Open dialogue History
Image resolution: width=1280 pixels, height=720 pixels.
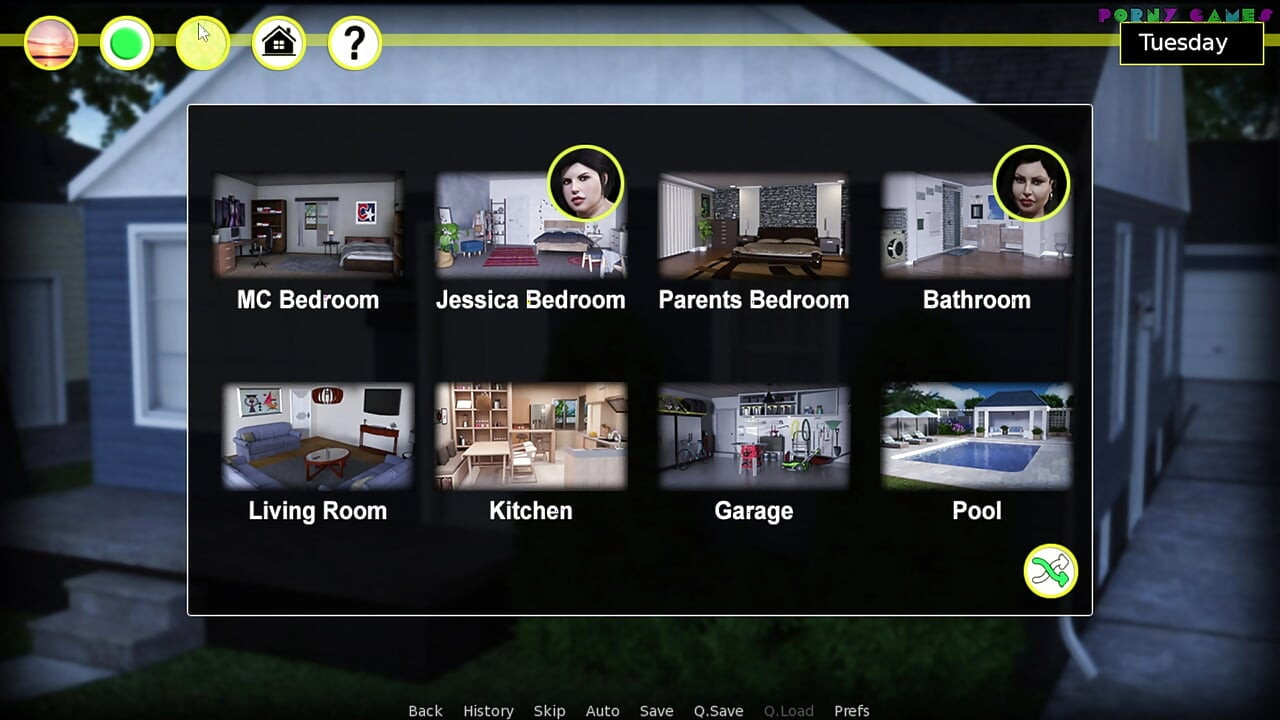coord(488,711)
